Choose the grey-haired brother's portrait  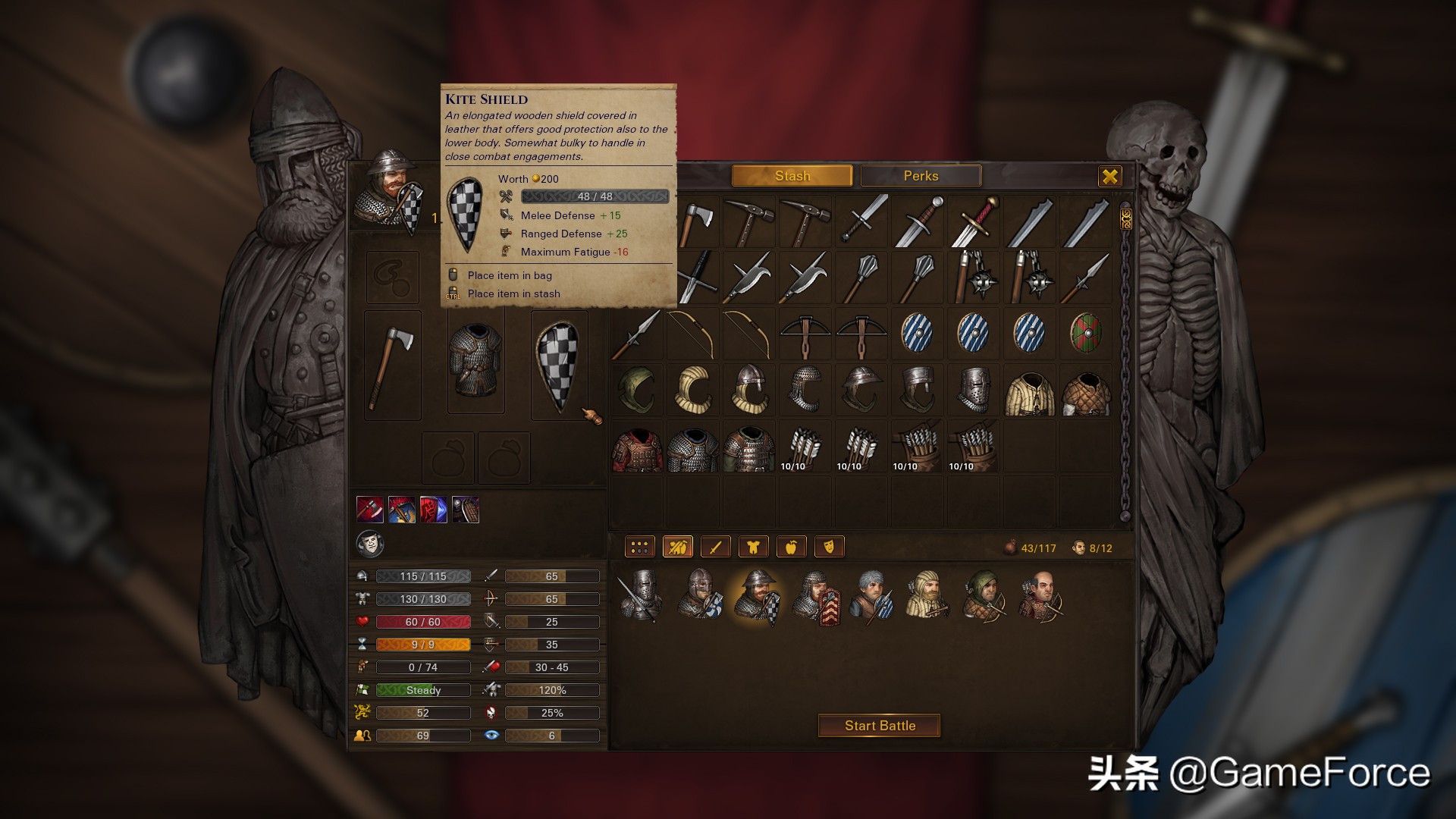click(x=871, y=596)
